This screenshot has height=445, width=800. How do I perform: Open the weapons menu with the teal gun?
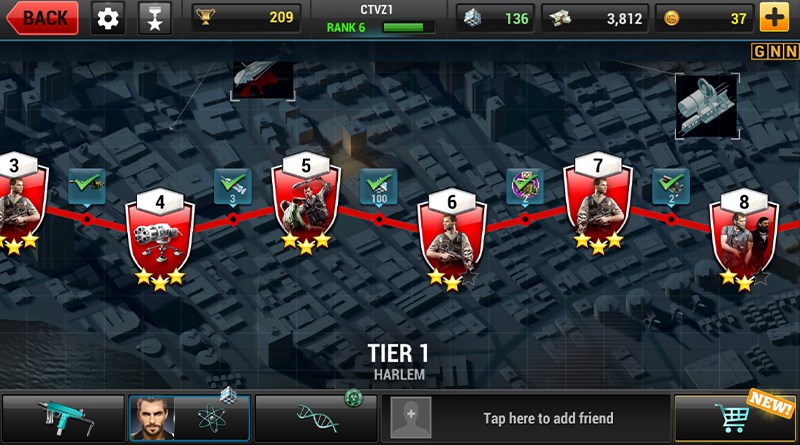pos(63,417)
